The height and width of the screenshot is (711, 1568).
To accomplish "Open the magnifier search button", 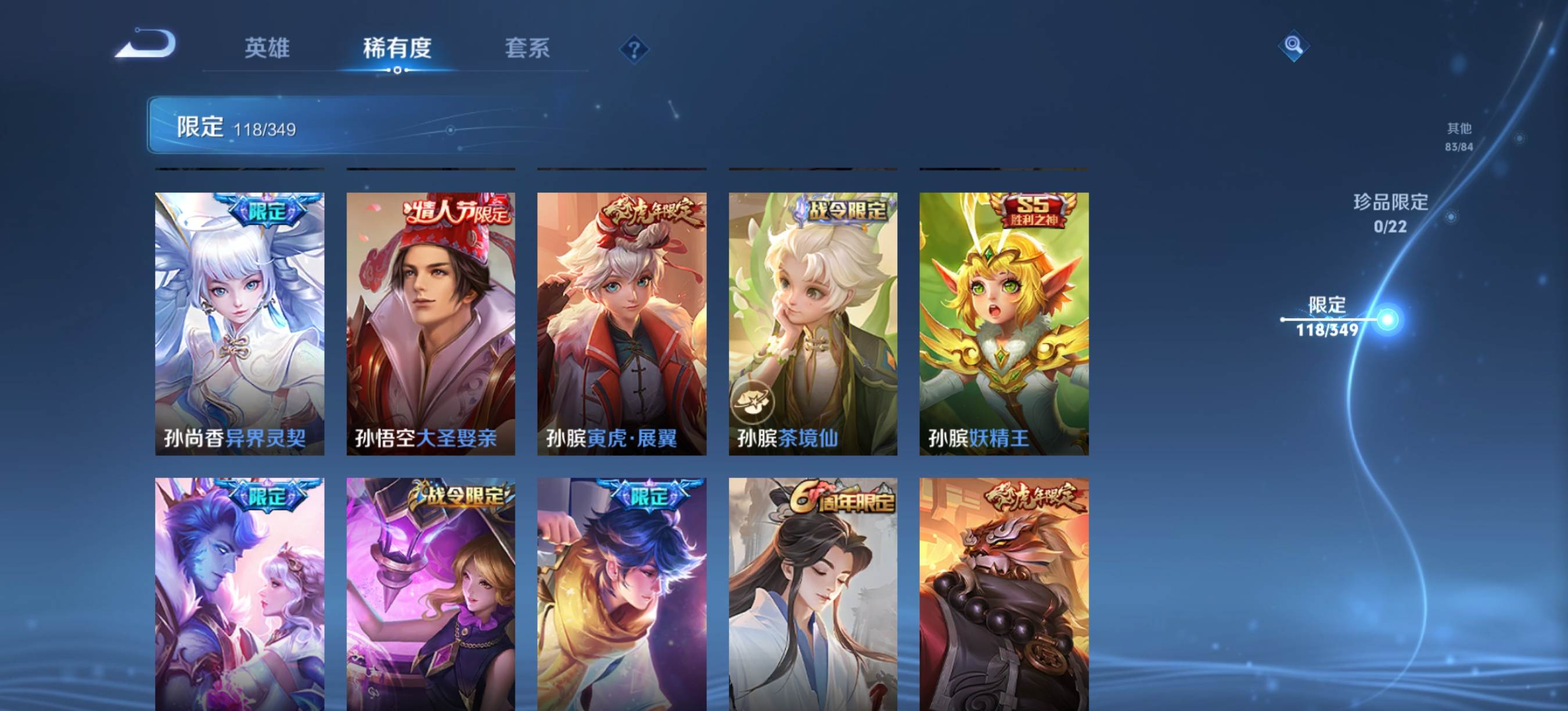I will pyautogui.click(x=1293, y=45).
